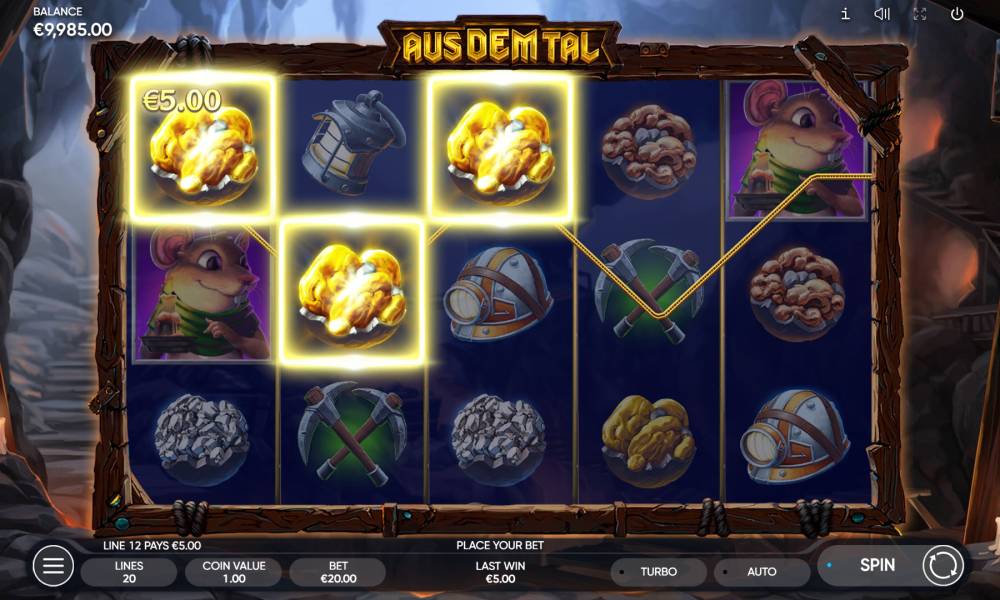Screen dimensions: 1000x600
Task: Spin the reels with the SPIN button
Action: click(878, 565)
